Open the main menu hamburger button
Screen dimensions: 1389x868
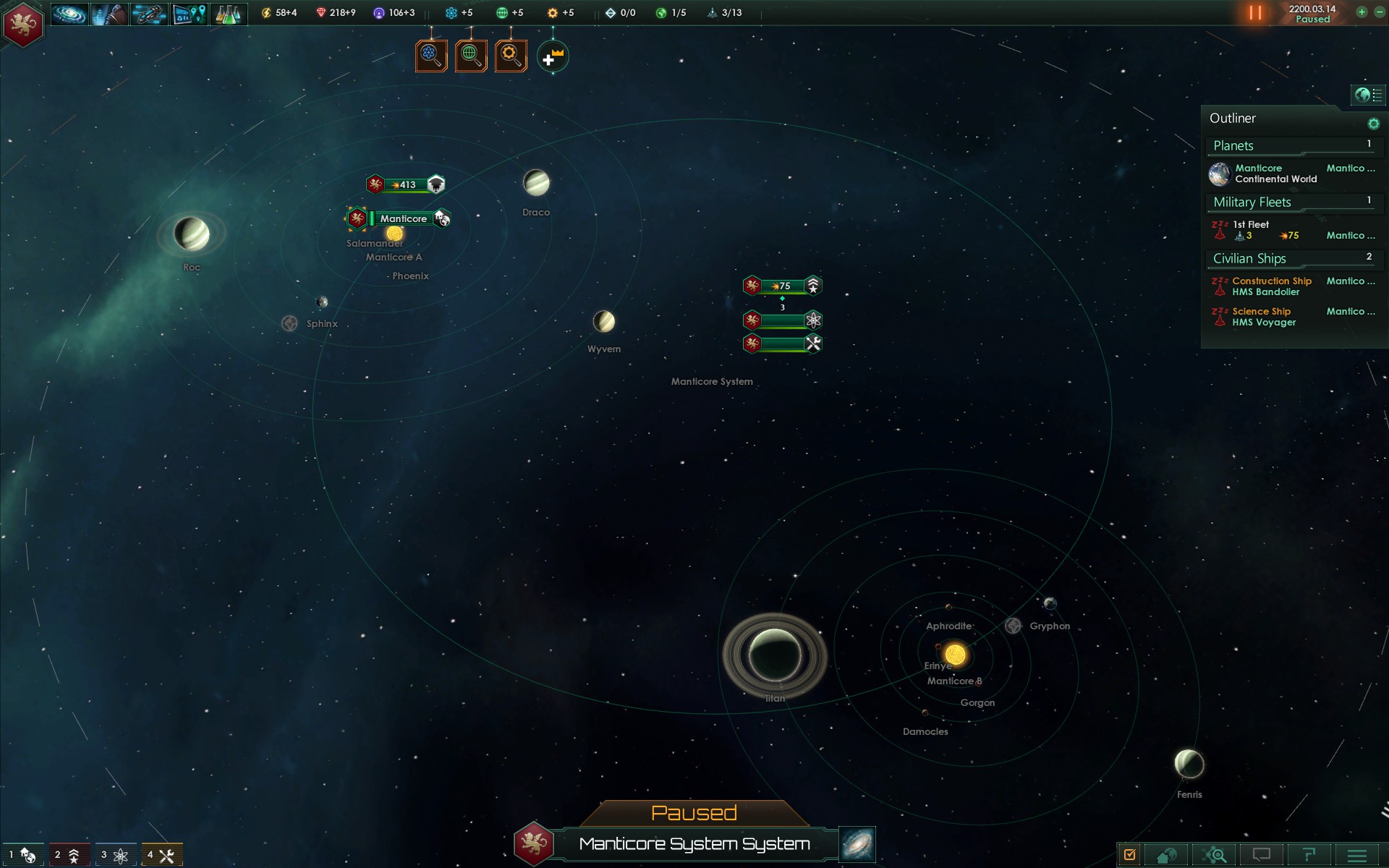[1357, 855]
